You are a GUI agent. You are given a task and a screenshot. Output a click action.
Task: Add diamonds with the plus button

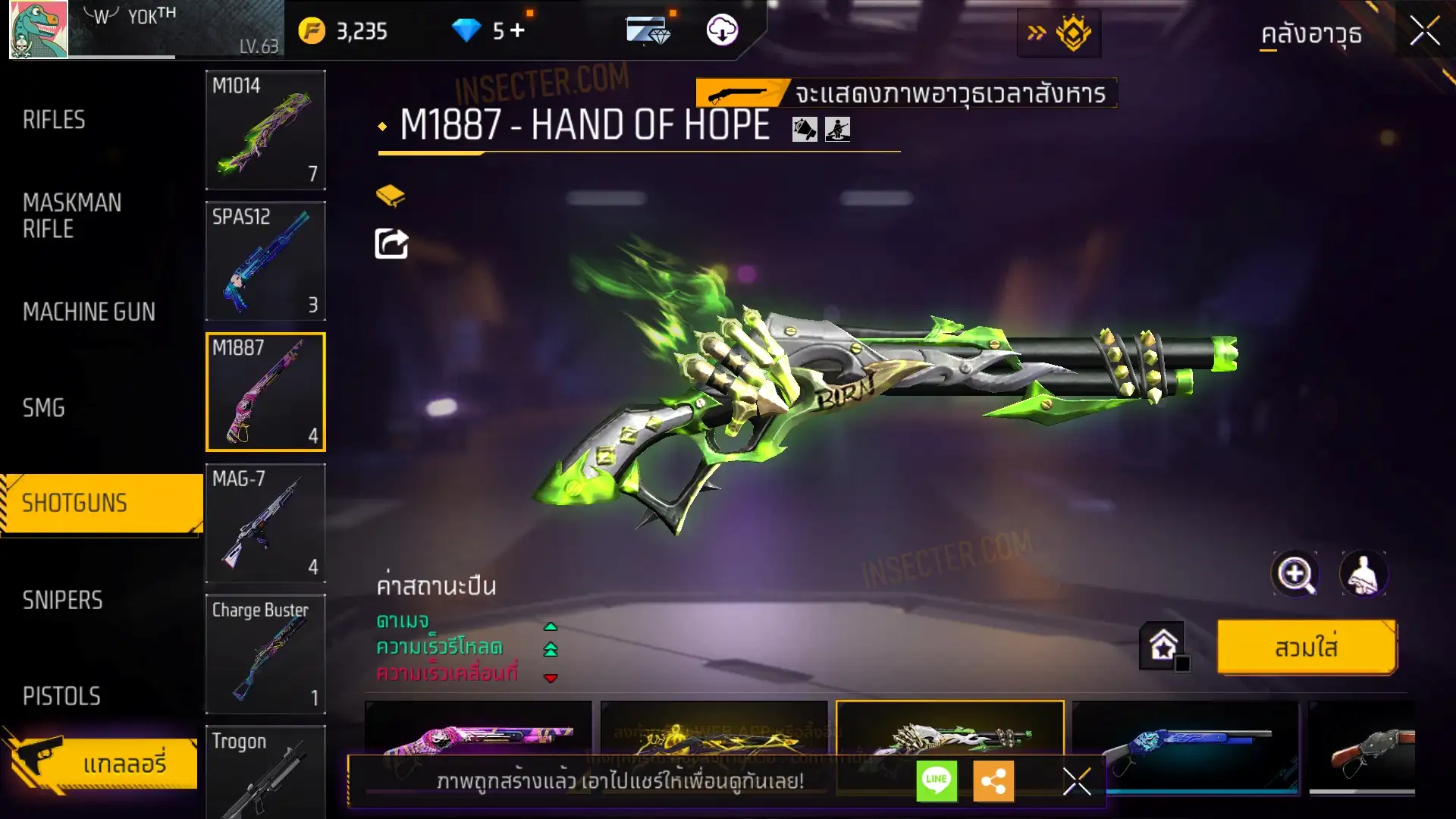point(517,31)
